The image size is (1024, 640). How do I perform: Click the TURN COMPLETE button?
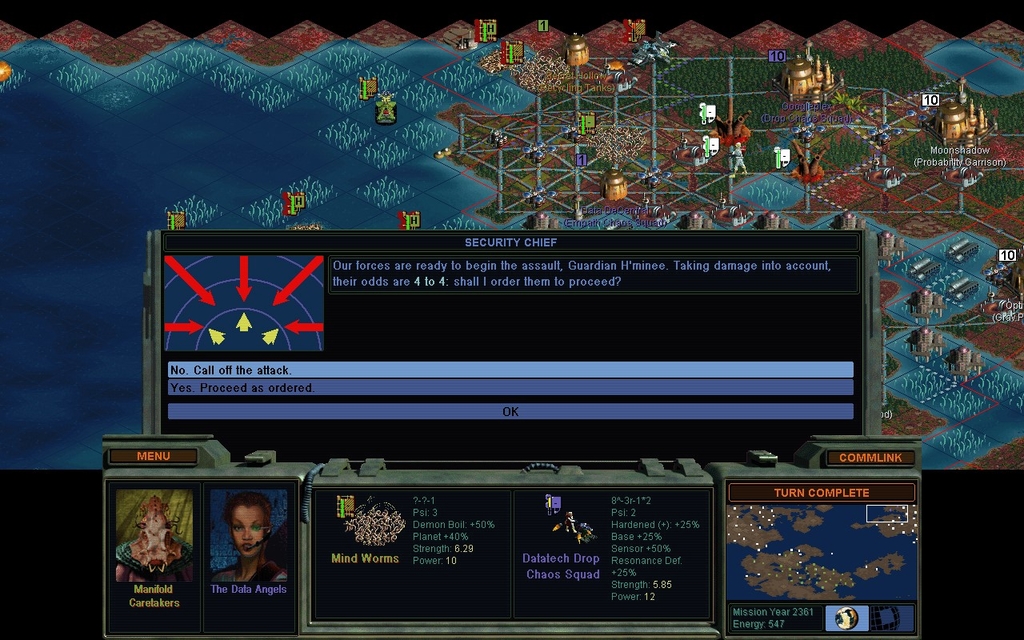821,493
